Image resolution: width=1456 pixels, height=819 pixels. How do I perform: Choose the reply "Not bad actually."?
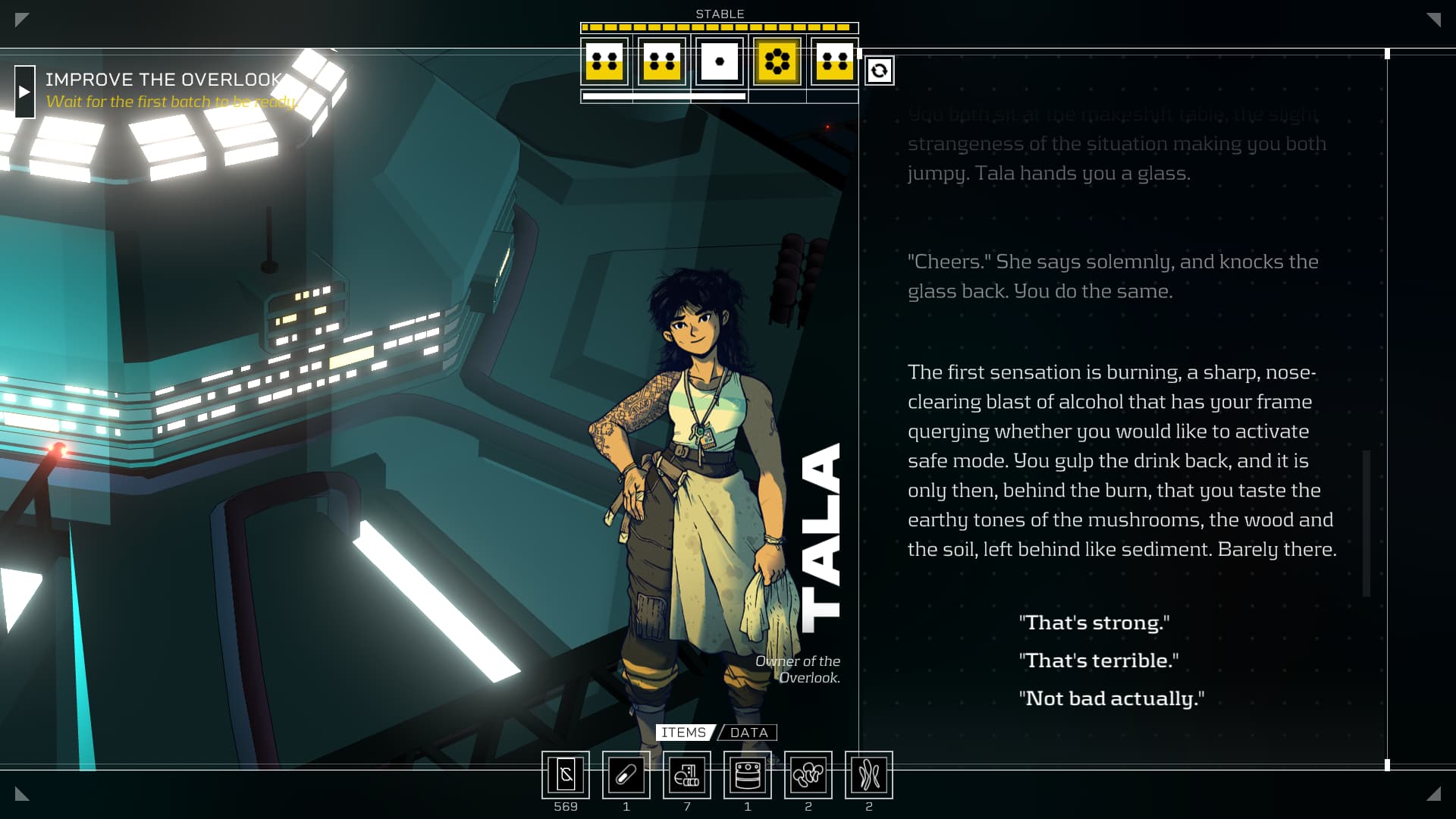(x=1111, y=698)
